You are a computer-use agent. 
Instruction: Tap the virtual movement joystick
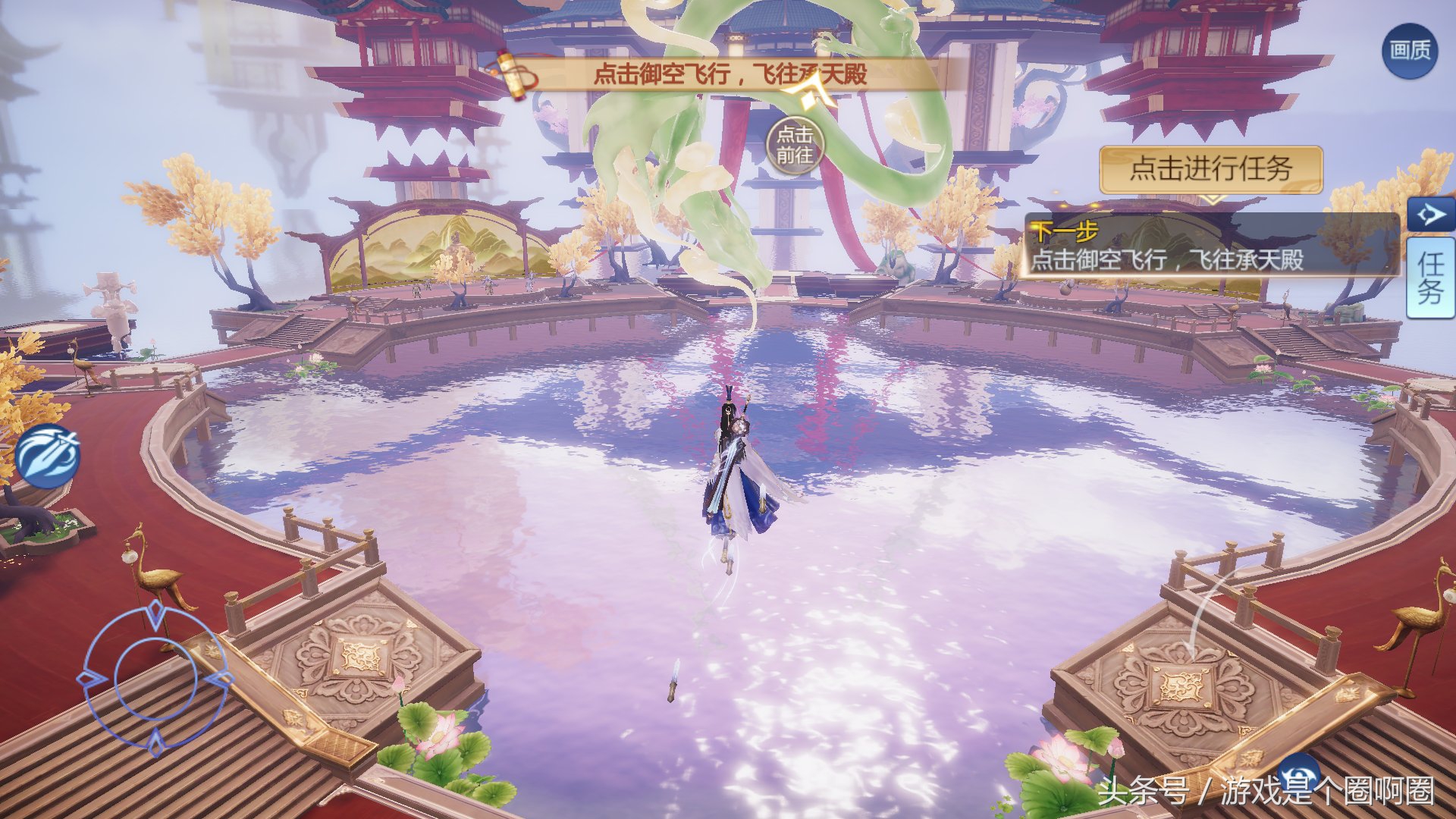pos(156,679)
